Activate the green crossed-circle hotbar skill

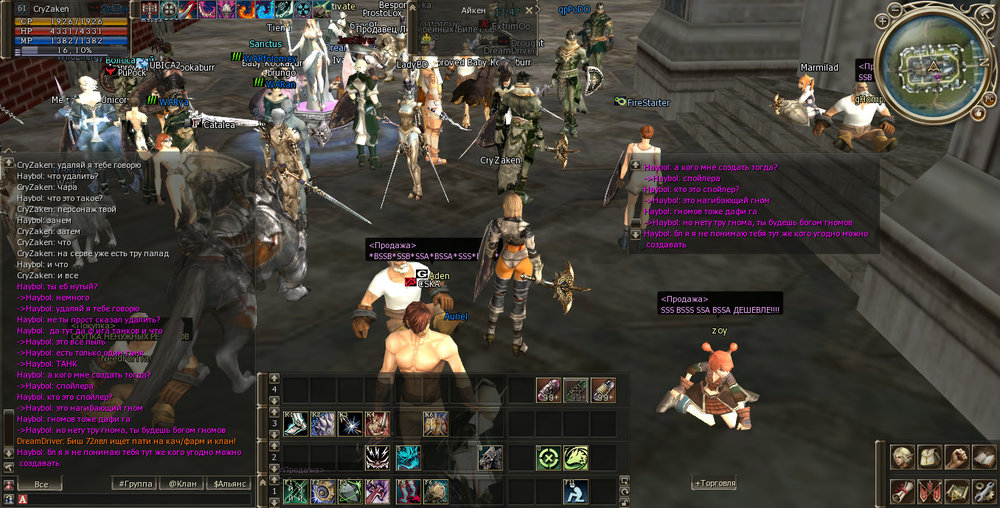[547, 458]
